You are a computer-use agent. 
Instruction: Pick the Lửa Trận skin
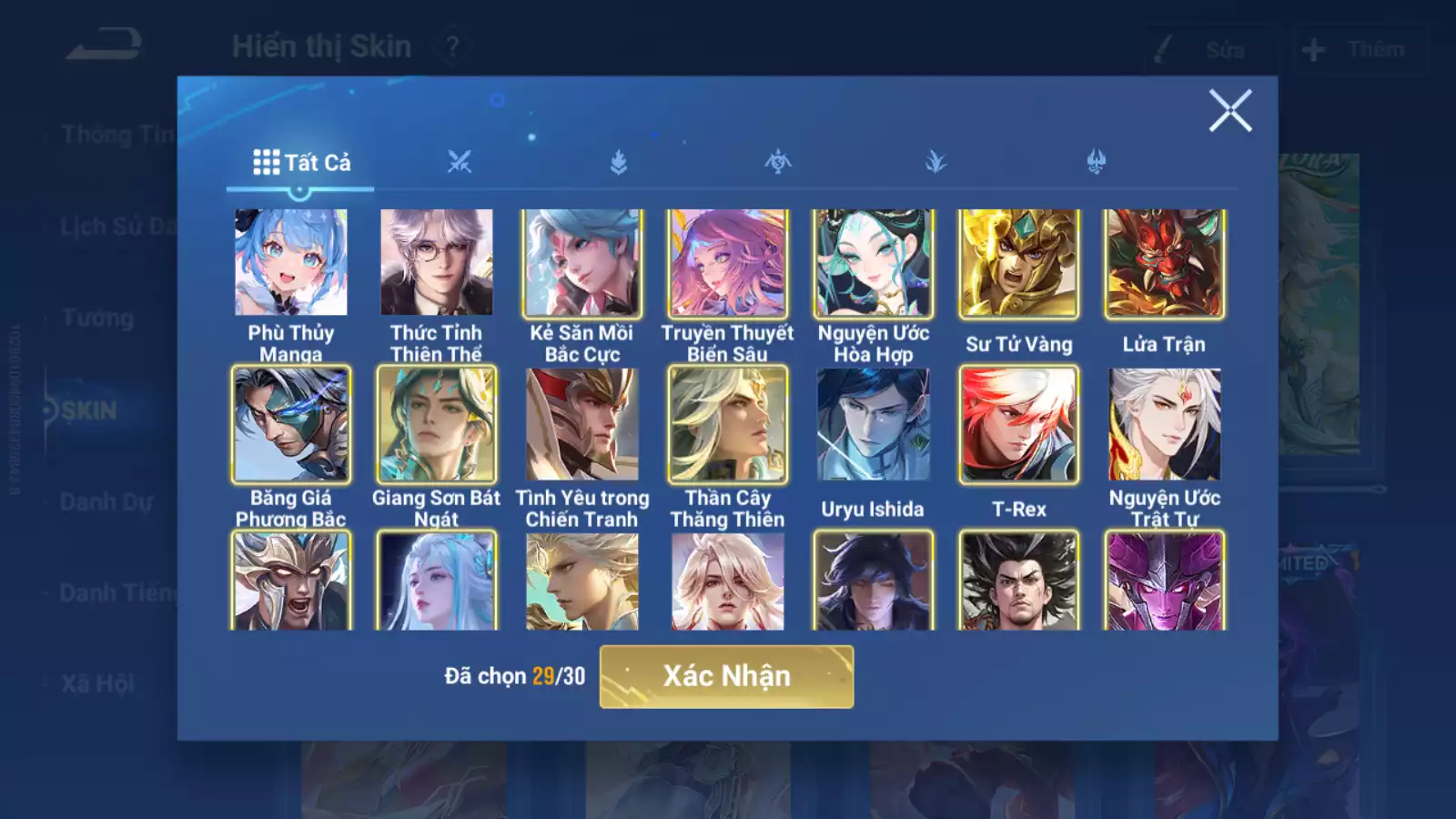coord(1165,263)
